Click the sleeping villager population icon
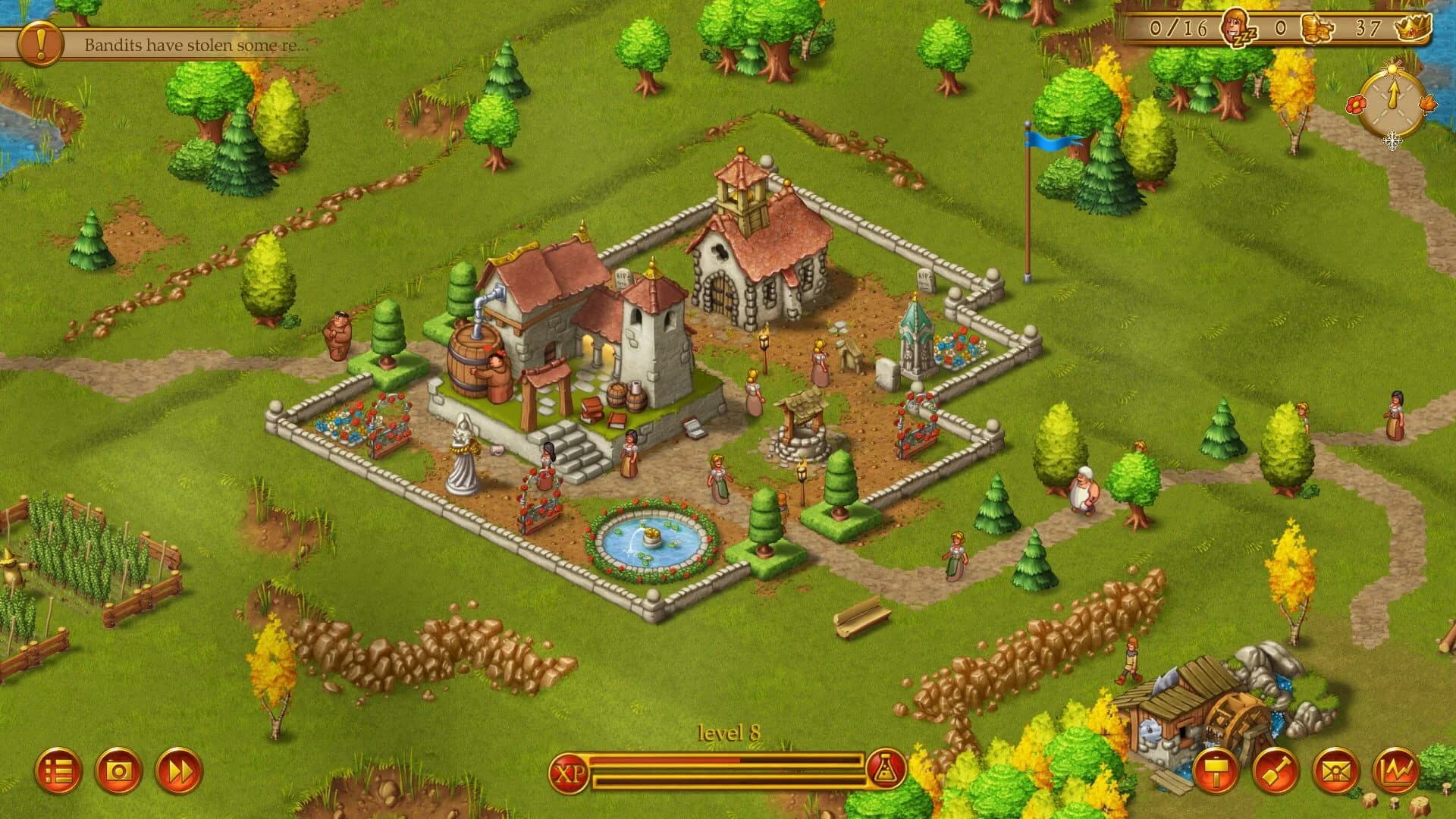 (x=1238, y=27)
